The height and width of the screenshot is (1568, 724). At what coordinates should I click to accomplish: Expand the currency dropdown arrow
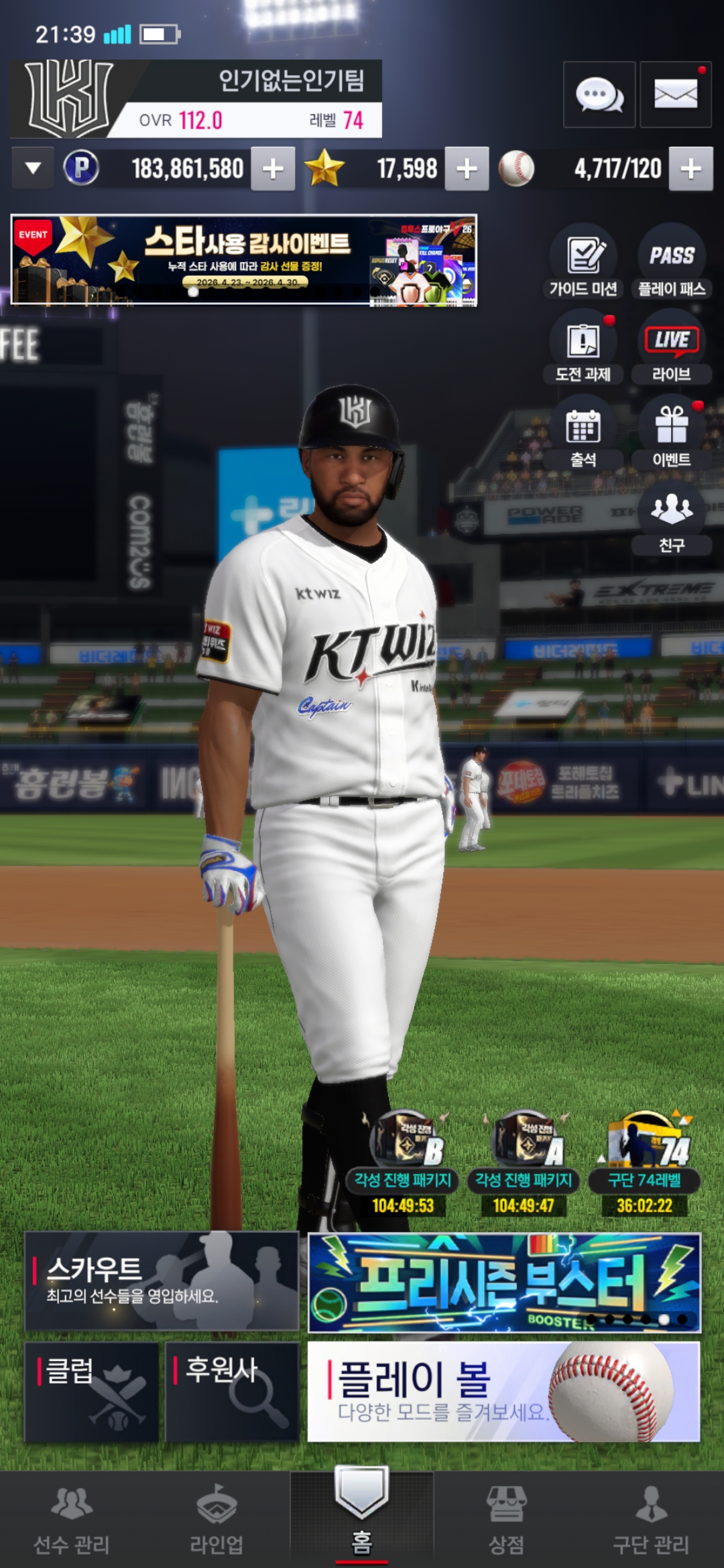pyautogui.click(x=33, y=168)
